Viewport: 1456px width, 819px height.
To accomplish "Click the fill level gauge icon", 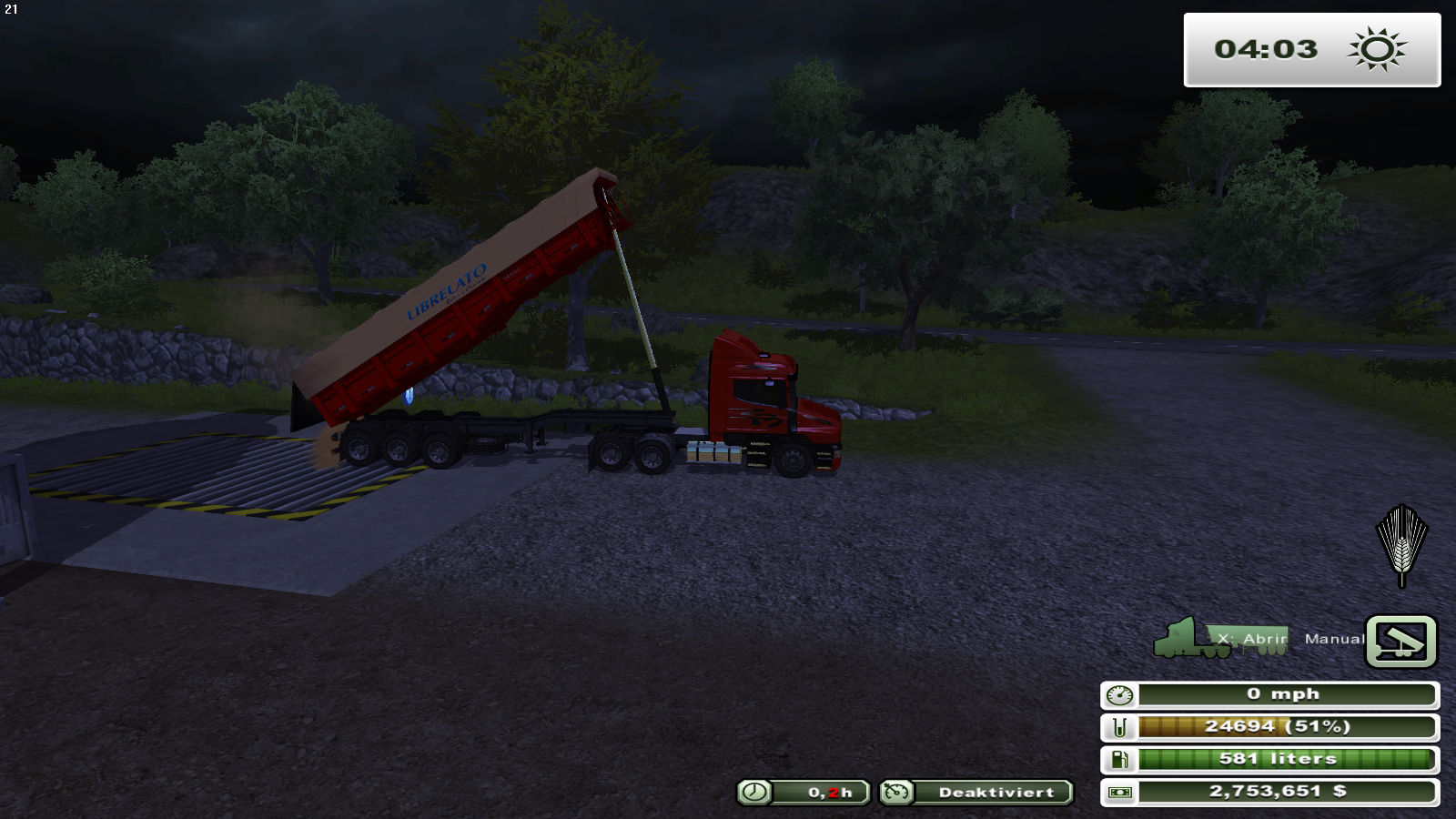I will (x=1118, y=726).
